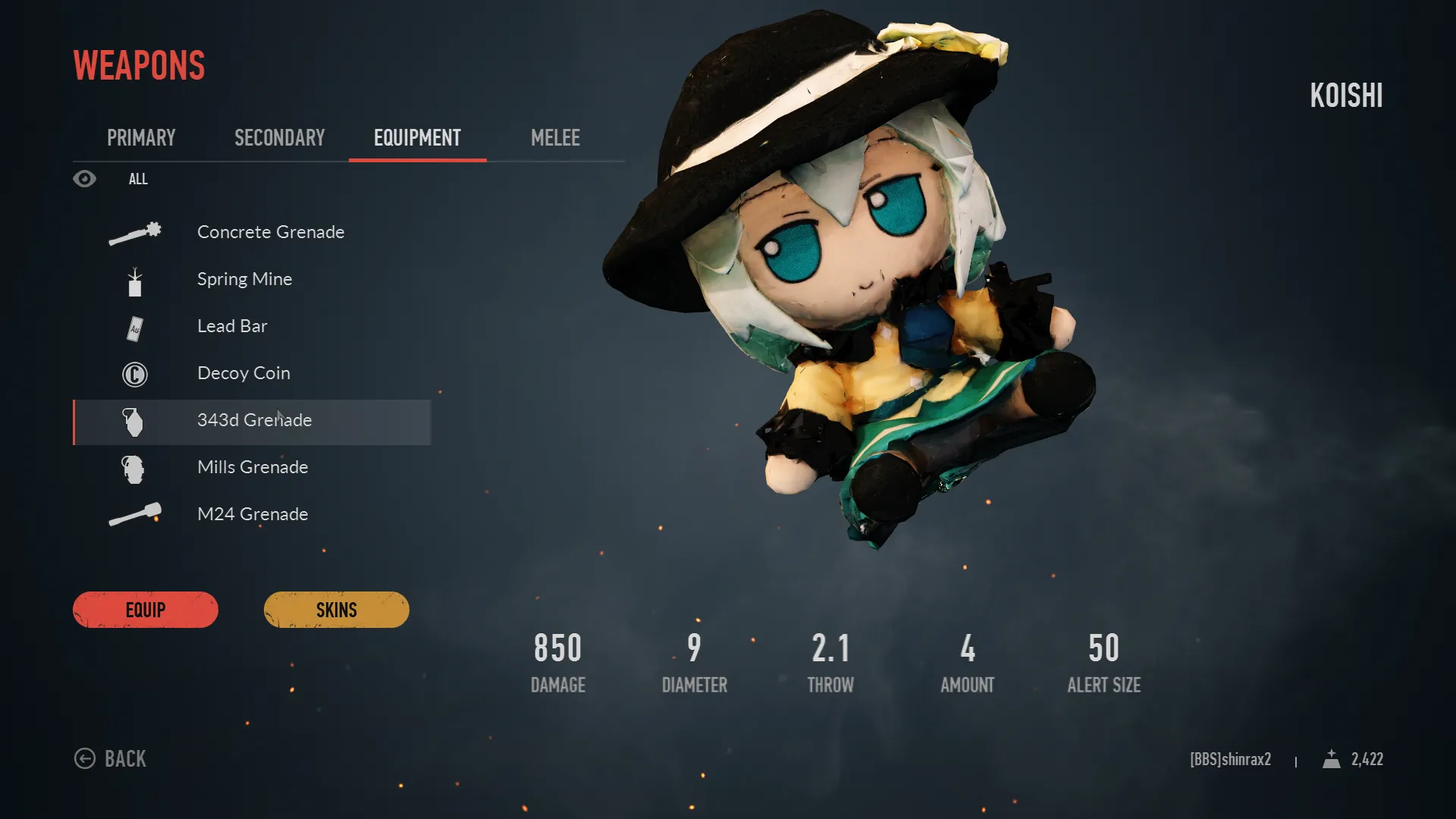Select Concrete Grenade from the list
This screenshot has width=1456, height=819.
270,232
